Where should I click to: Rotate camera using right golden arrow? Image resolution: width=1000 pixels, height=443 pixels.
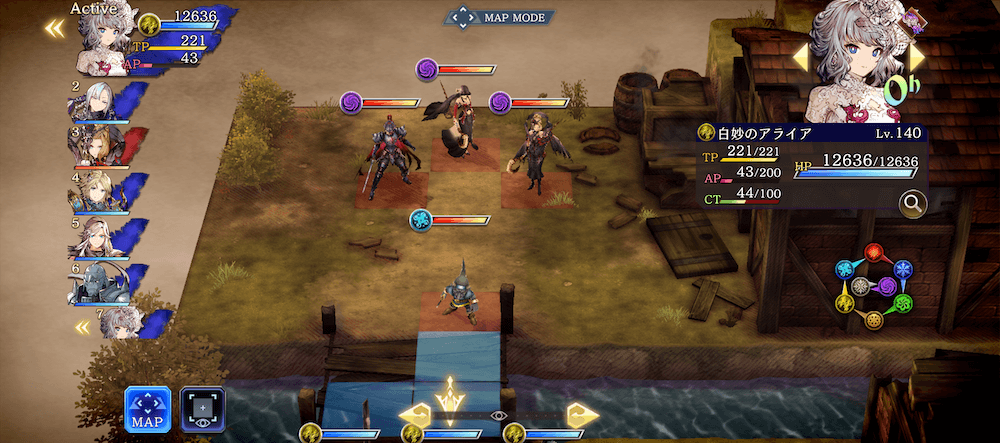click(581, 414)
